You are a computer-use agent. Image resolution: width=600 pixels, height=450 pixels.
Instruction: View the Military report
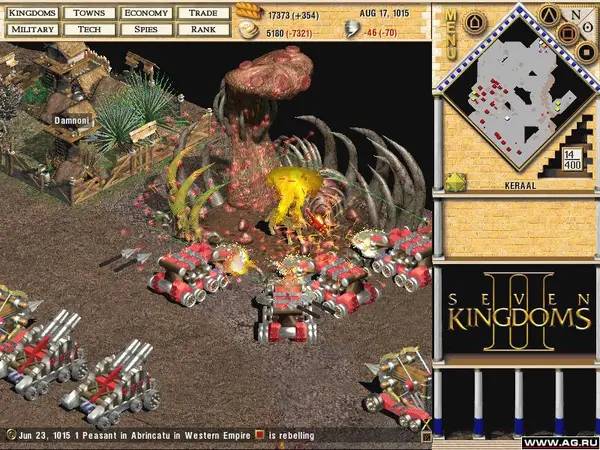(x=31, y=30)
